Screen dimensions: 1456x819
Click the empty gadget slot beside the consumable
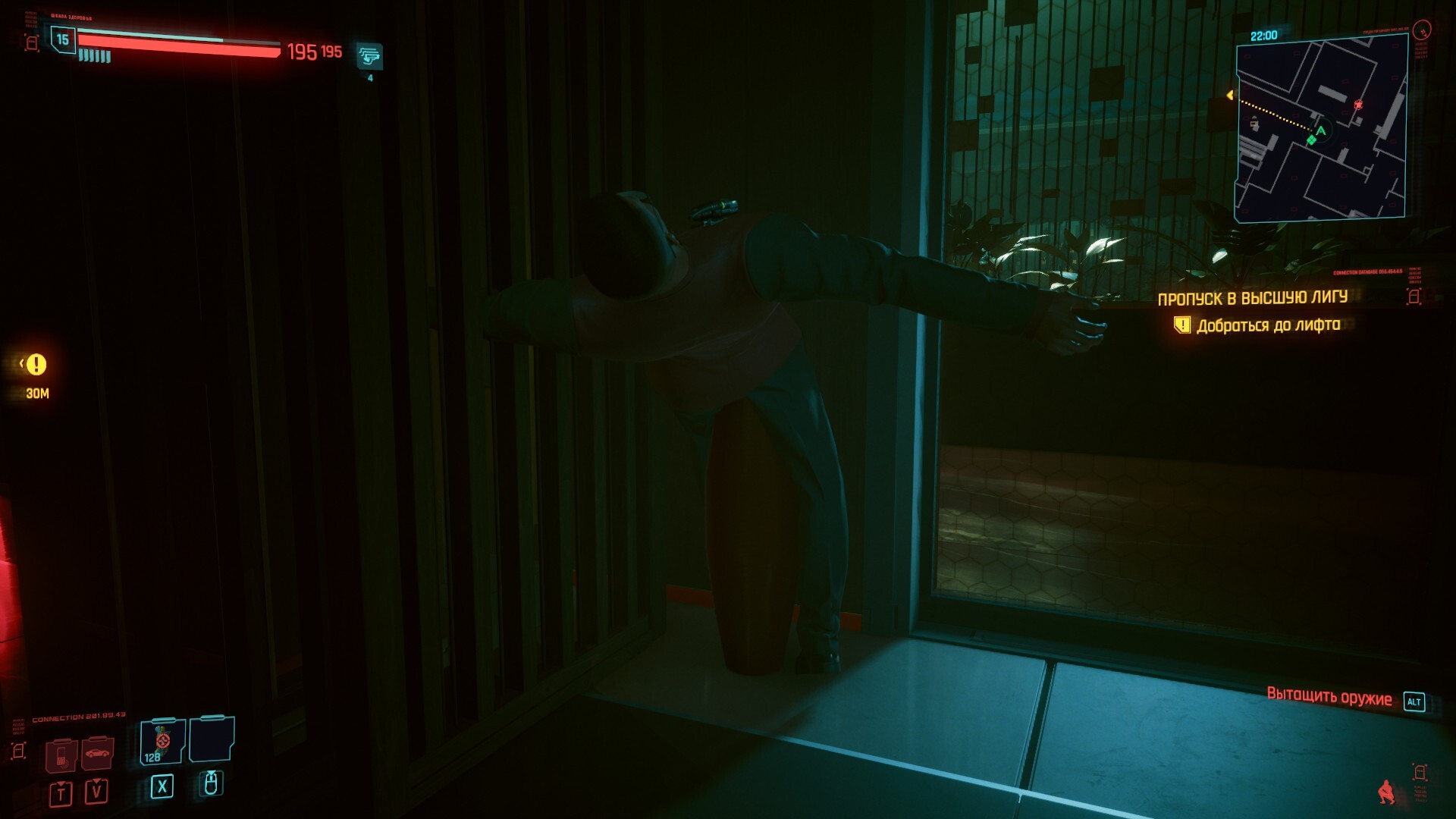tap(212, 739)
